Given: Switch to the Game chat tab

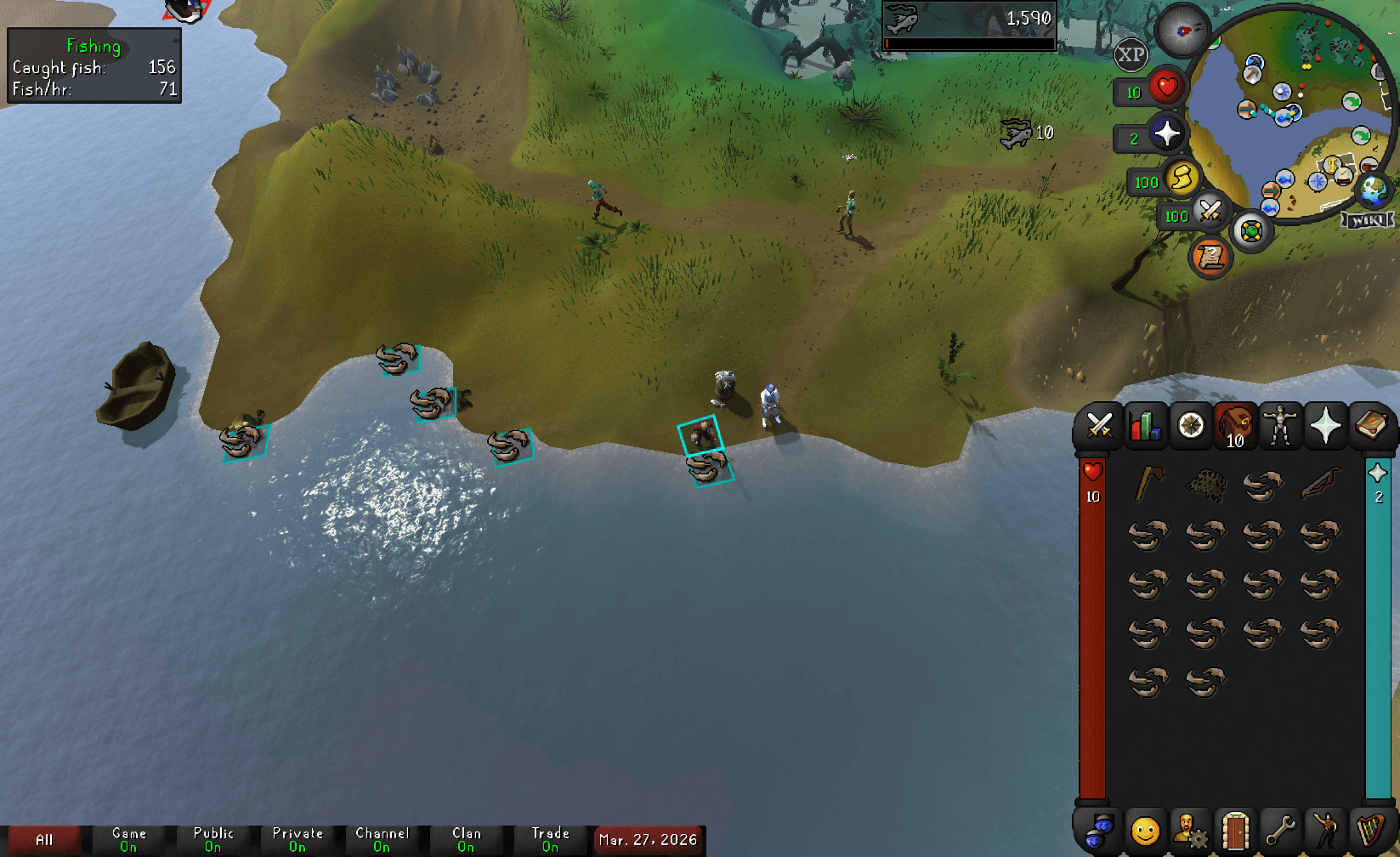Looking at the screenshot, I should (x=128, y=837).
